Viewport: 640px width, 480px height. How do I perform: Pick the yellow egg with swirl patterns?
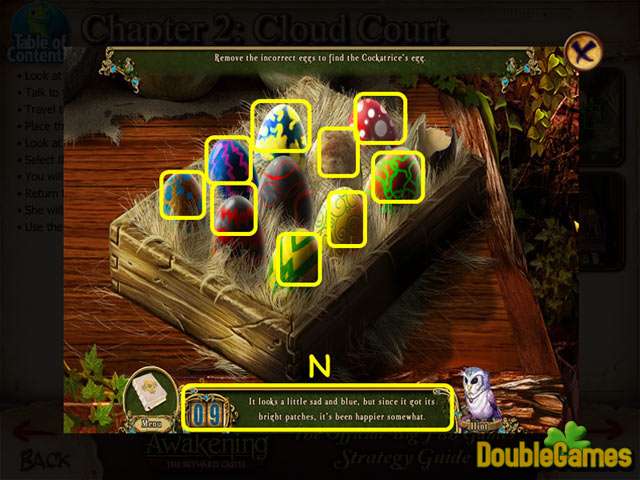click(x=346, y=216)
